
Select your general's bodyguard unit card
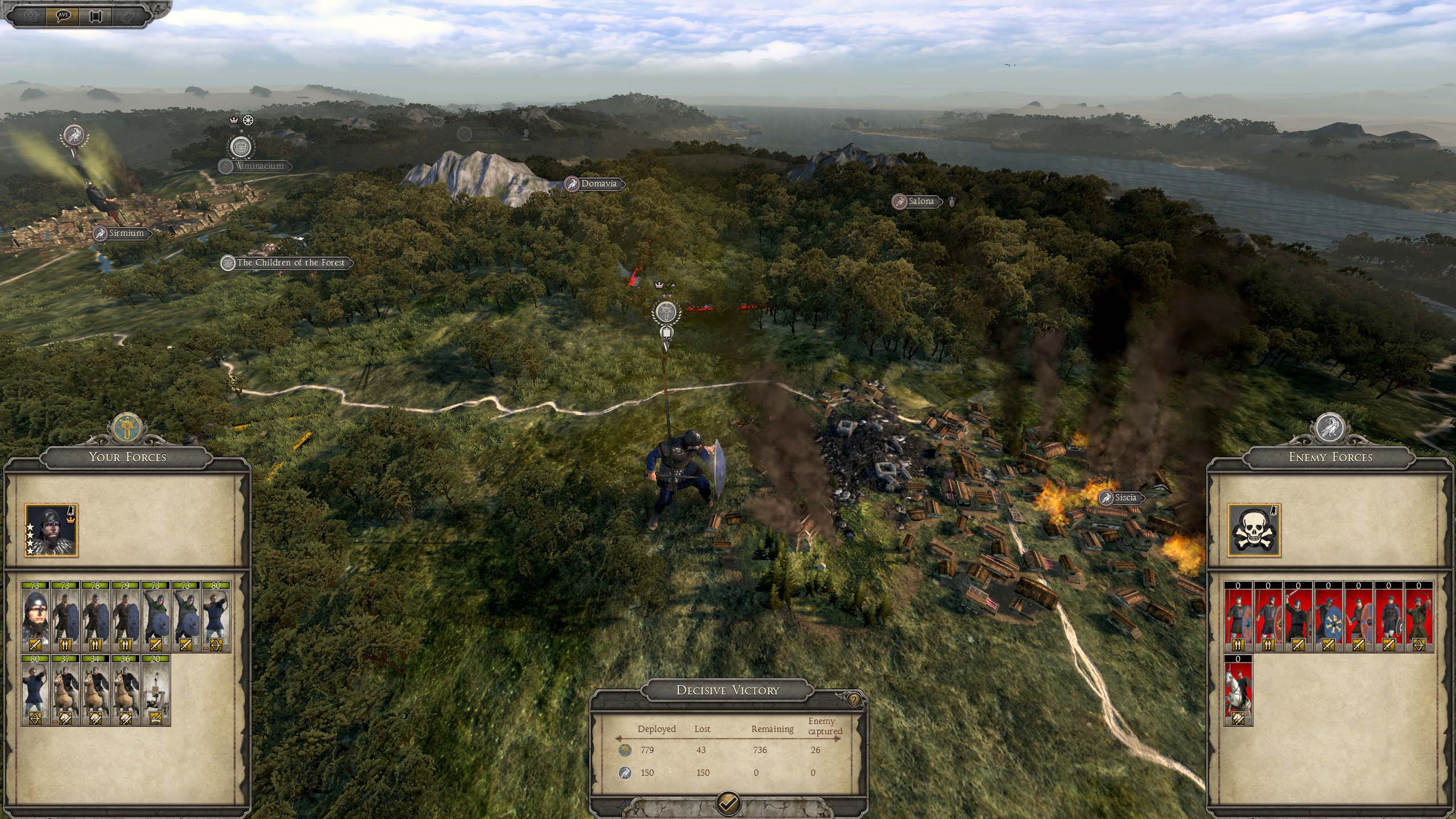tap(35, 617)
